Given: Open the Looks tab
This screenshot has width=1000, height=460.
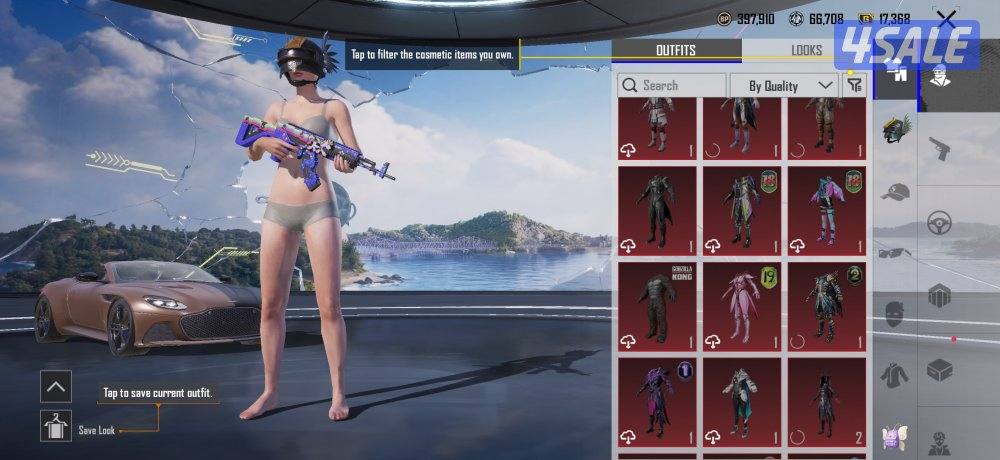Looking at the screenshot, I should 806,50.
